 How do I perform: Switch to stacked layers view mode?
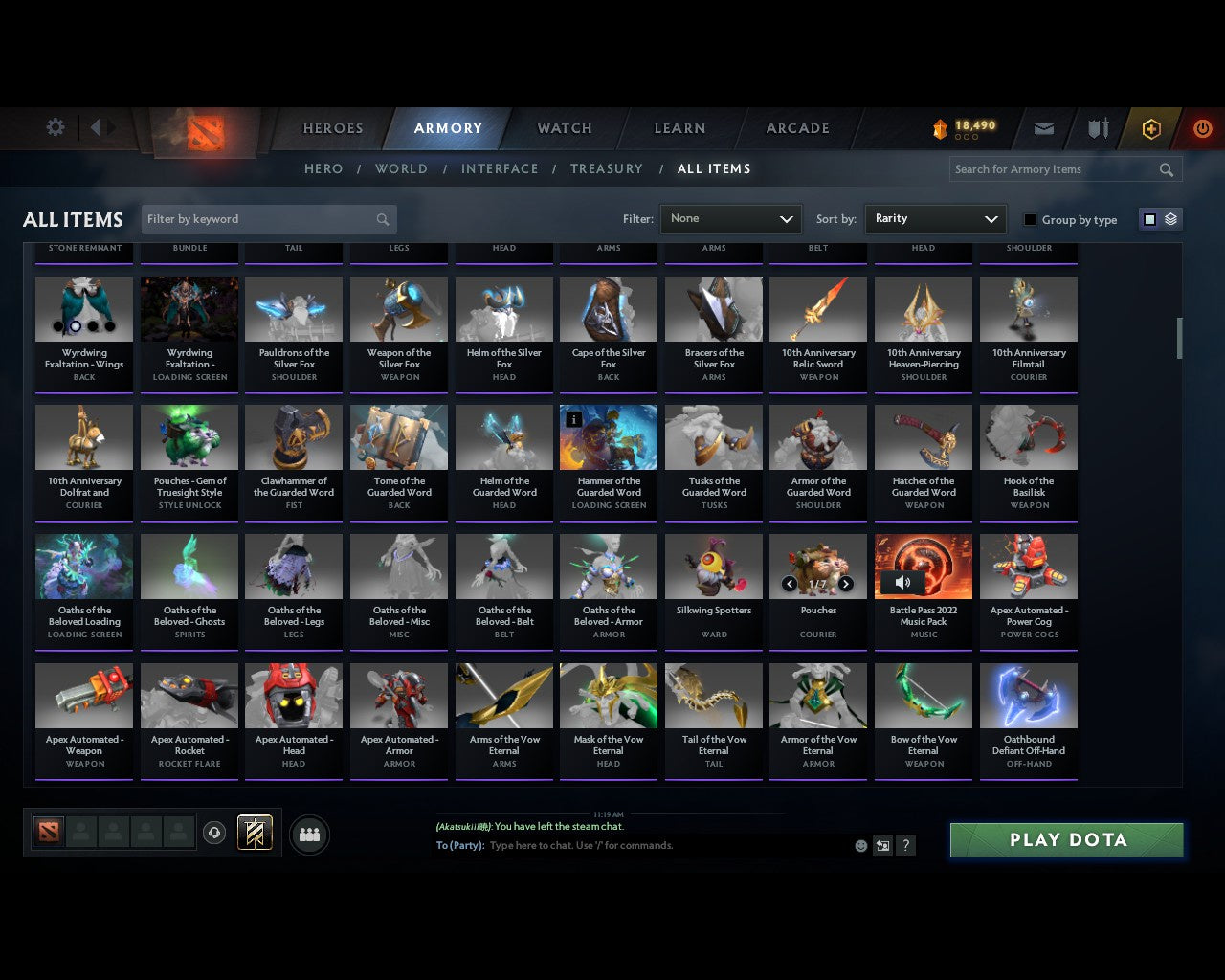coord(1169,218)
